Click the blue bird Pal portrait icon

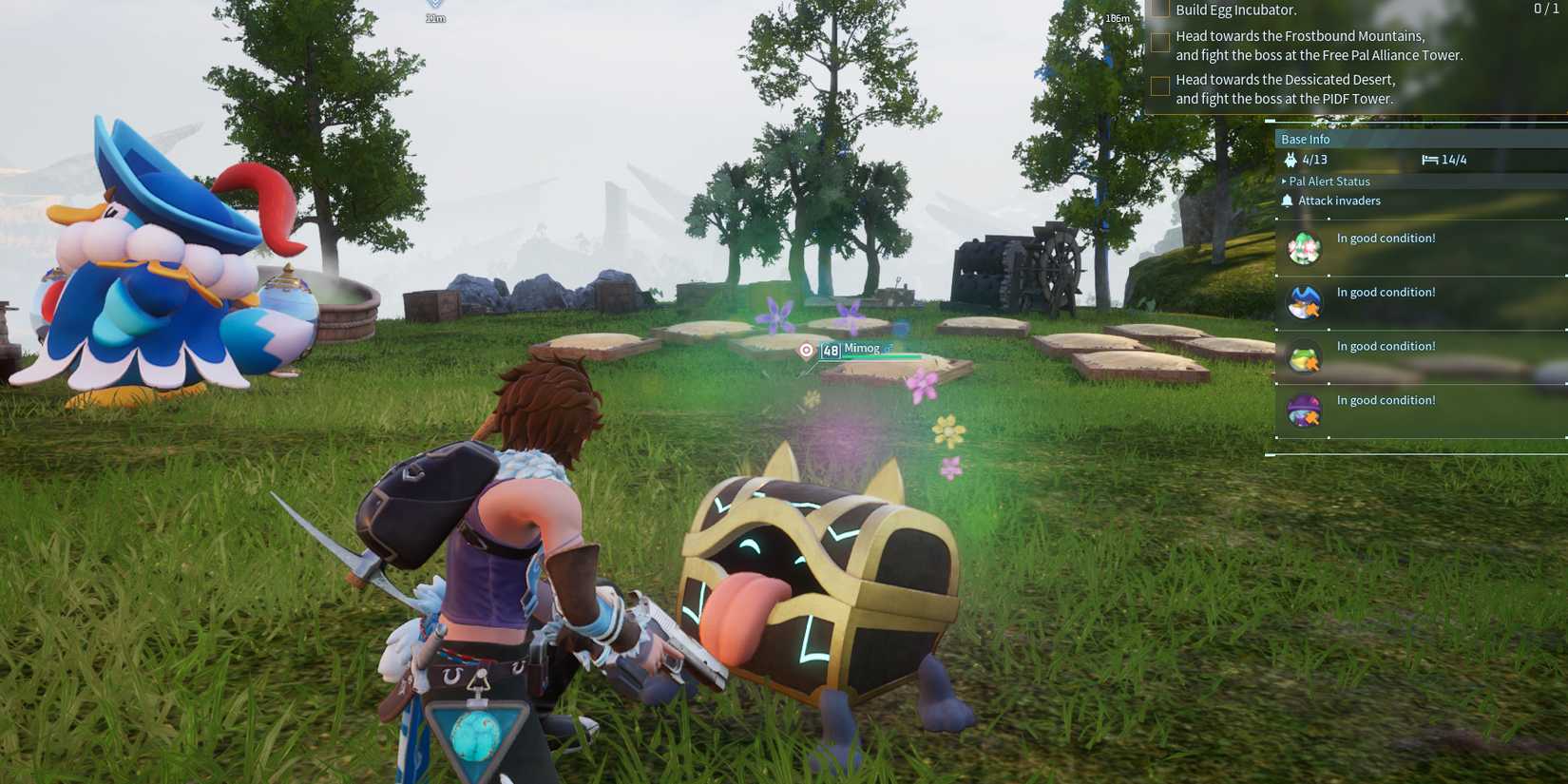[1303, 302]
